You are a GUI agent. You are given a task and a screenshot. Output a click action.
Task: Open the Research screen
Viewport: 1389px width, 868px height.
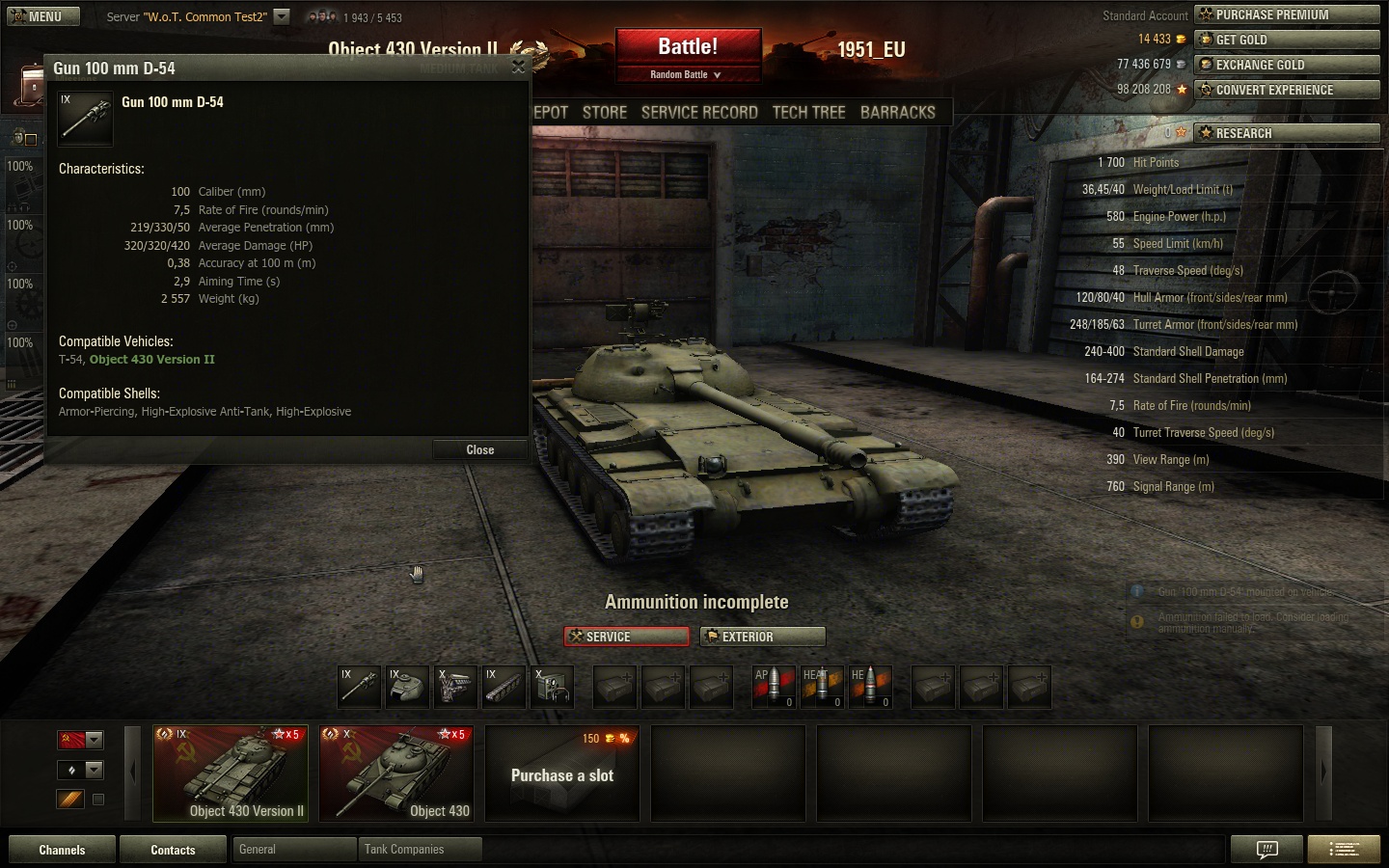(1287, 133)
